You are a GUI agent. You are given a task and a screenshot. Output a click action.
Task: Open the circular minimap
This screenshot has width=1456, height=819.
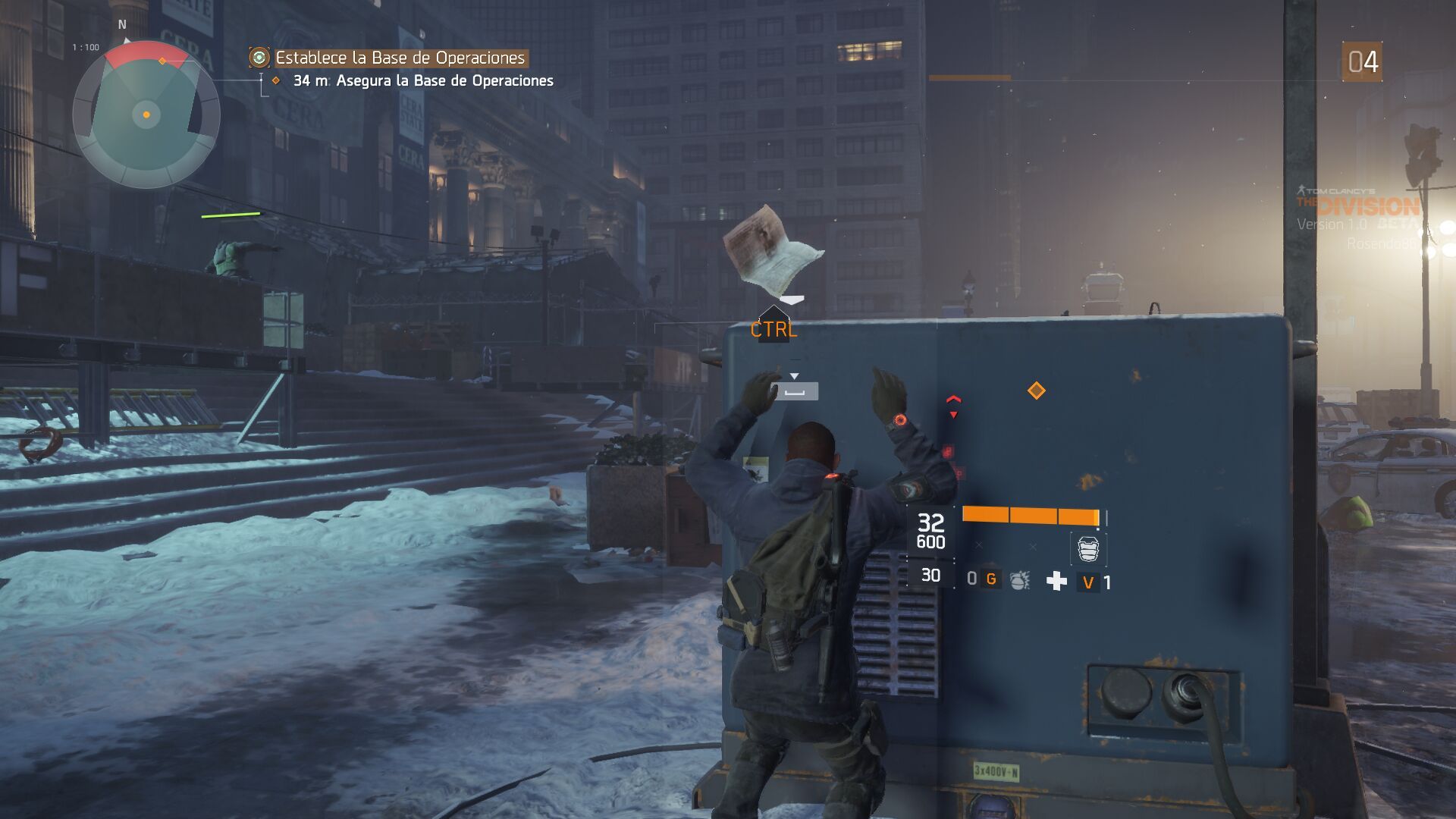tap(146, 115)
